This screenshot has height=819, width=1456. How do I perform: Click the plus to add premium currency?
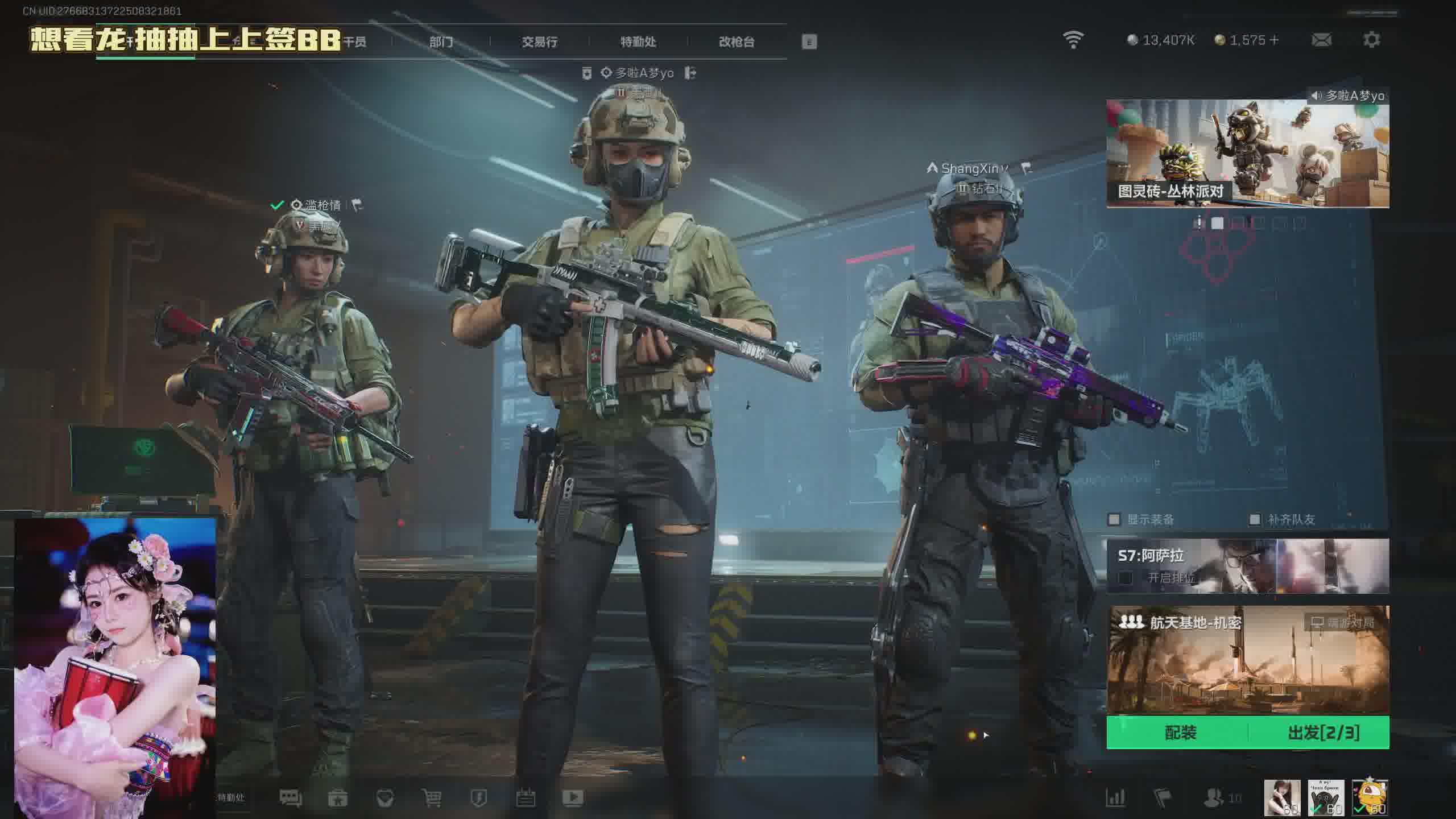(x=1274, y=40)
